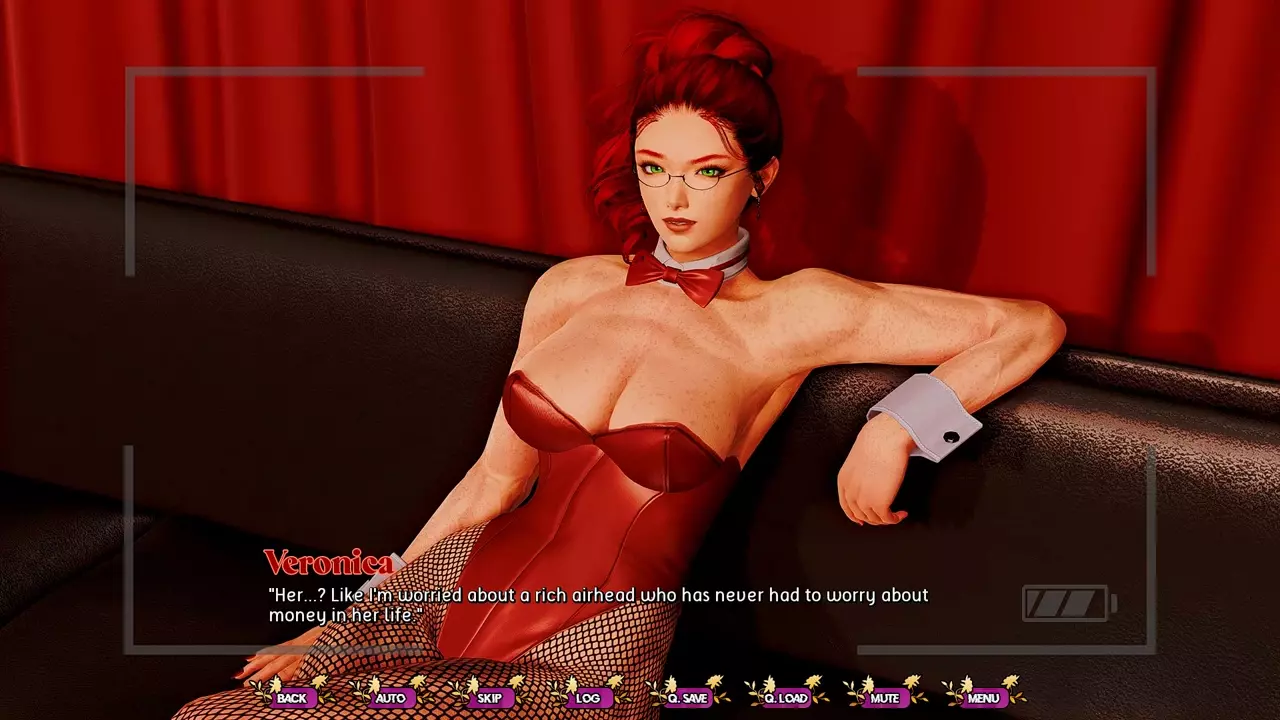
Task: Quick save with Q. SAVE
Action: click(687, 697)
